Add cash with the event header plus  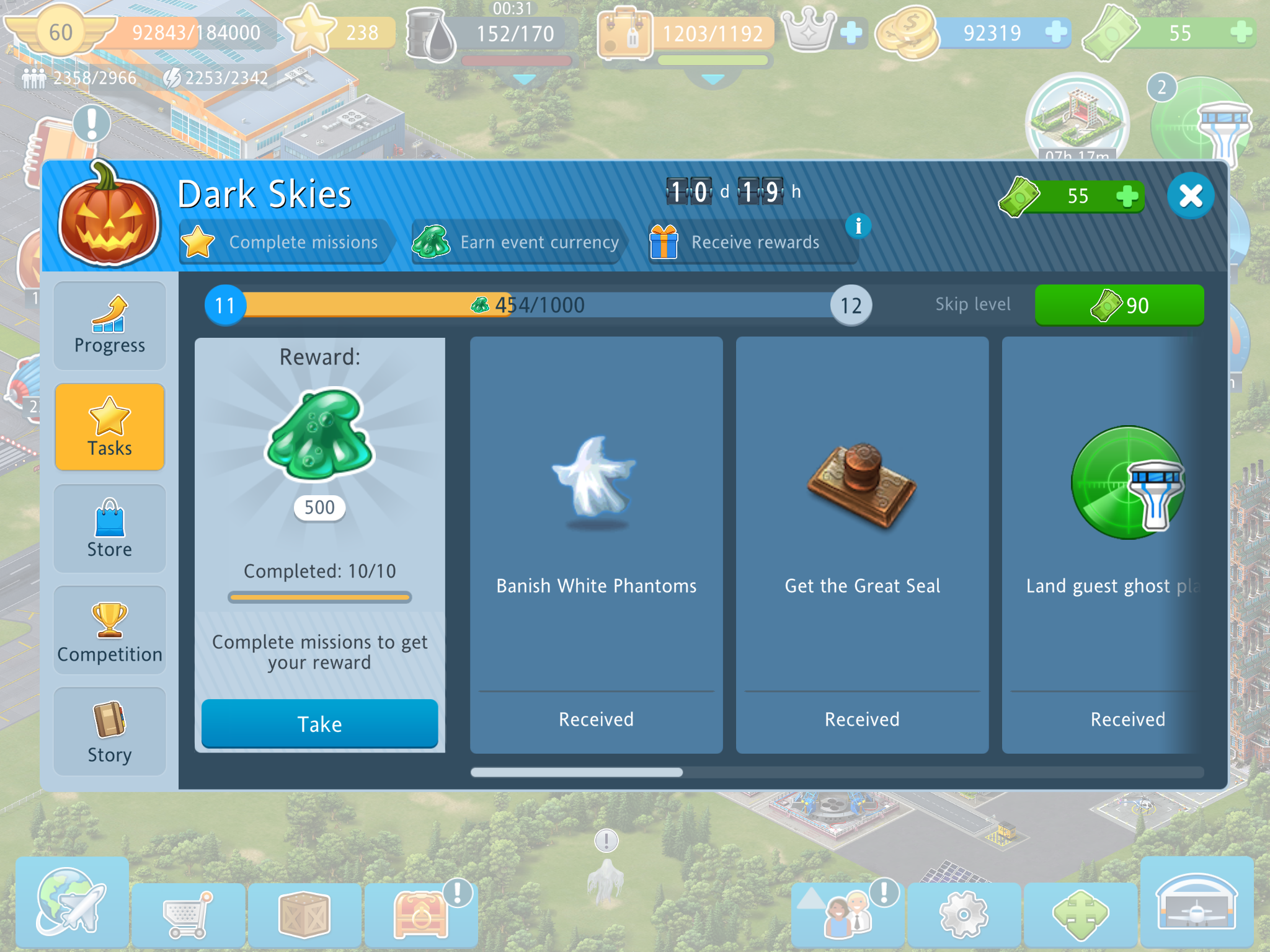1127,196
